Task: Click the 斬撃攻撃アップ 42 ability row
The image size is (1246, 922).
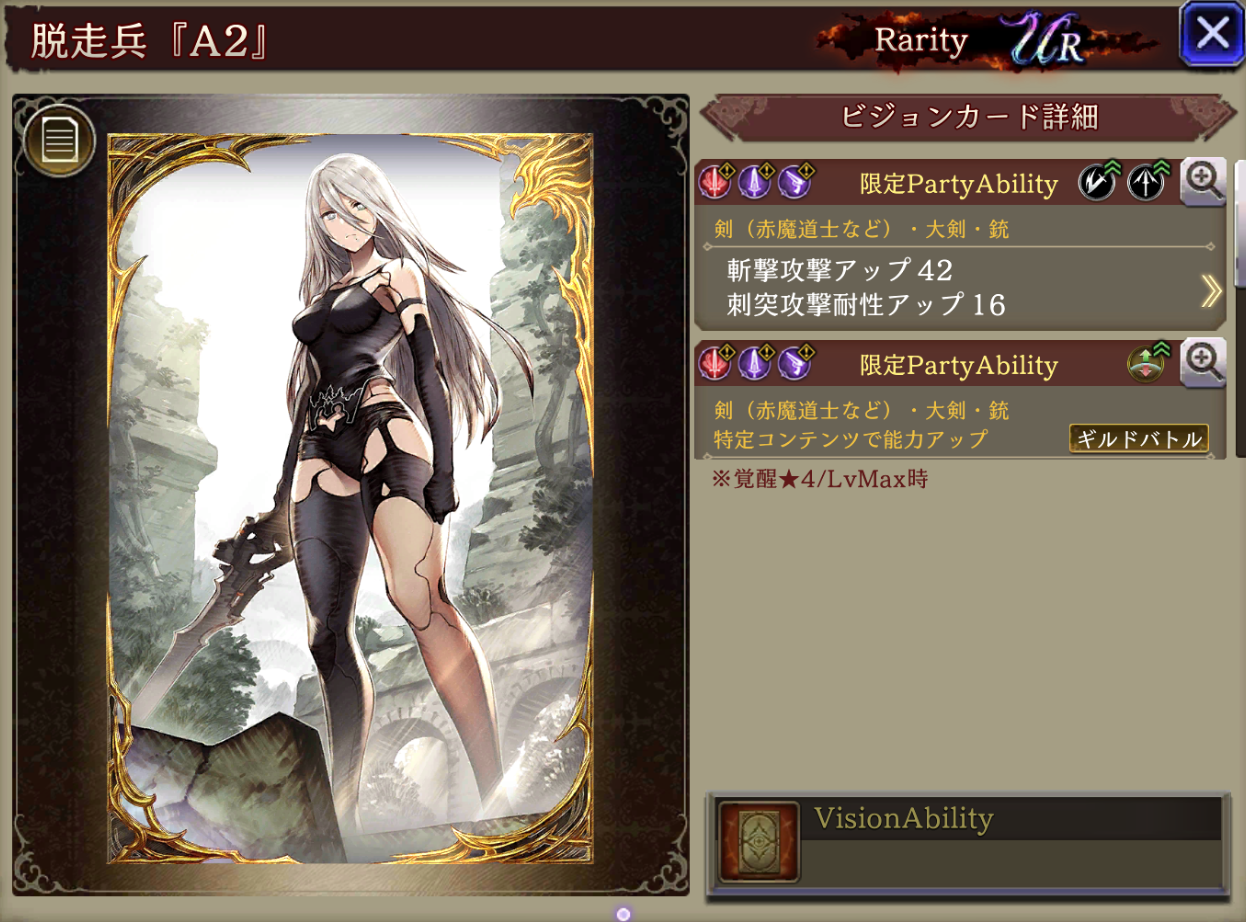Action: coord(840,270)
